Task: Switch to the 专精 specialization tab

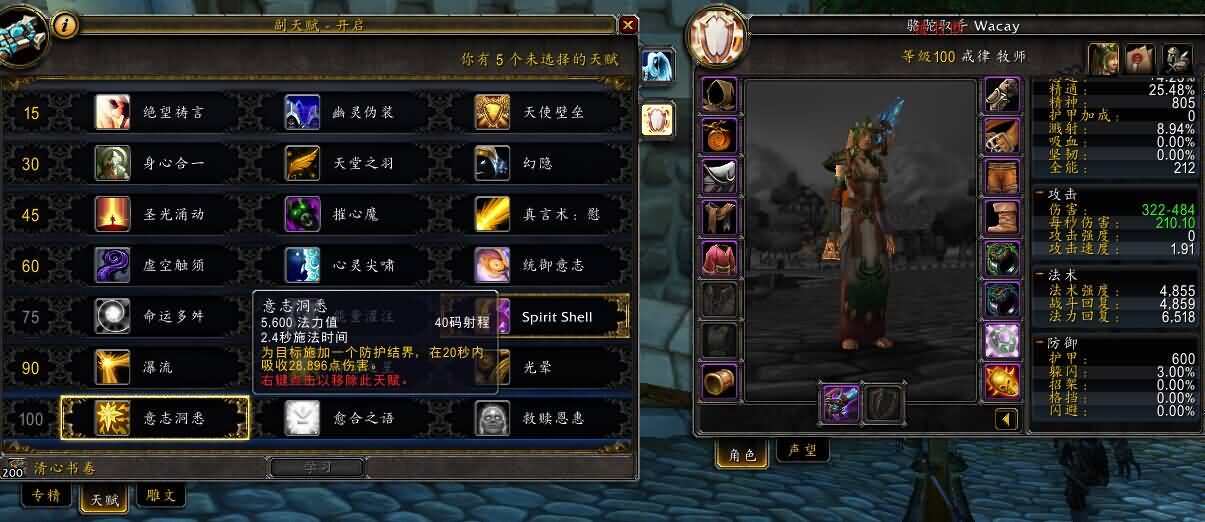Action: (x=46, y=496)
